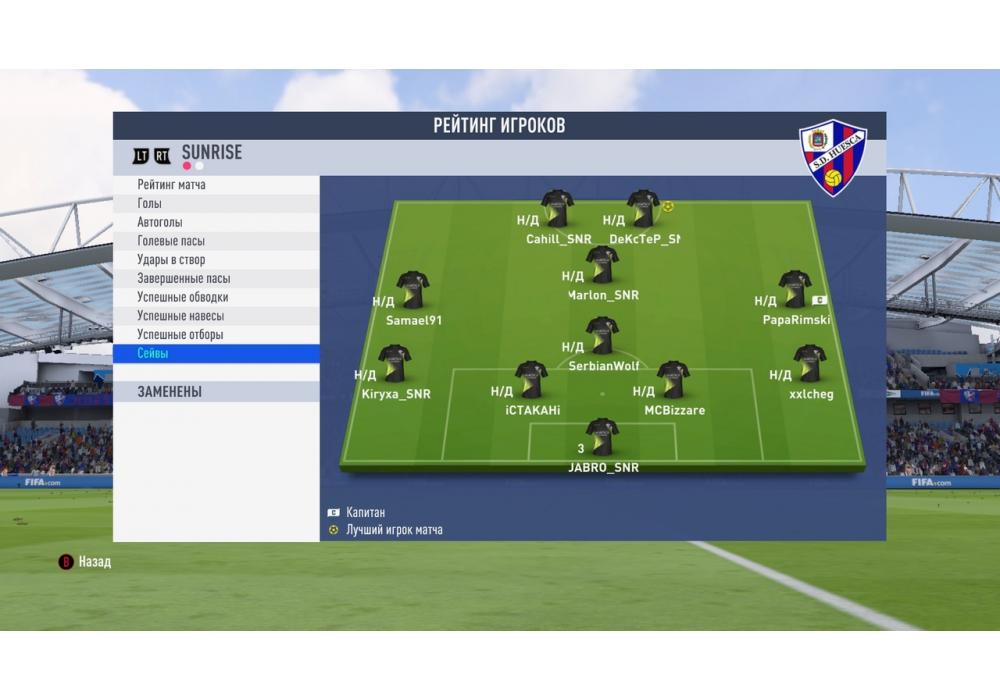The height and width of the screenshot is (700, 1000).
Task: Select captain PapaRimski on the pitch
Action: click(795, 289)
